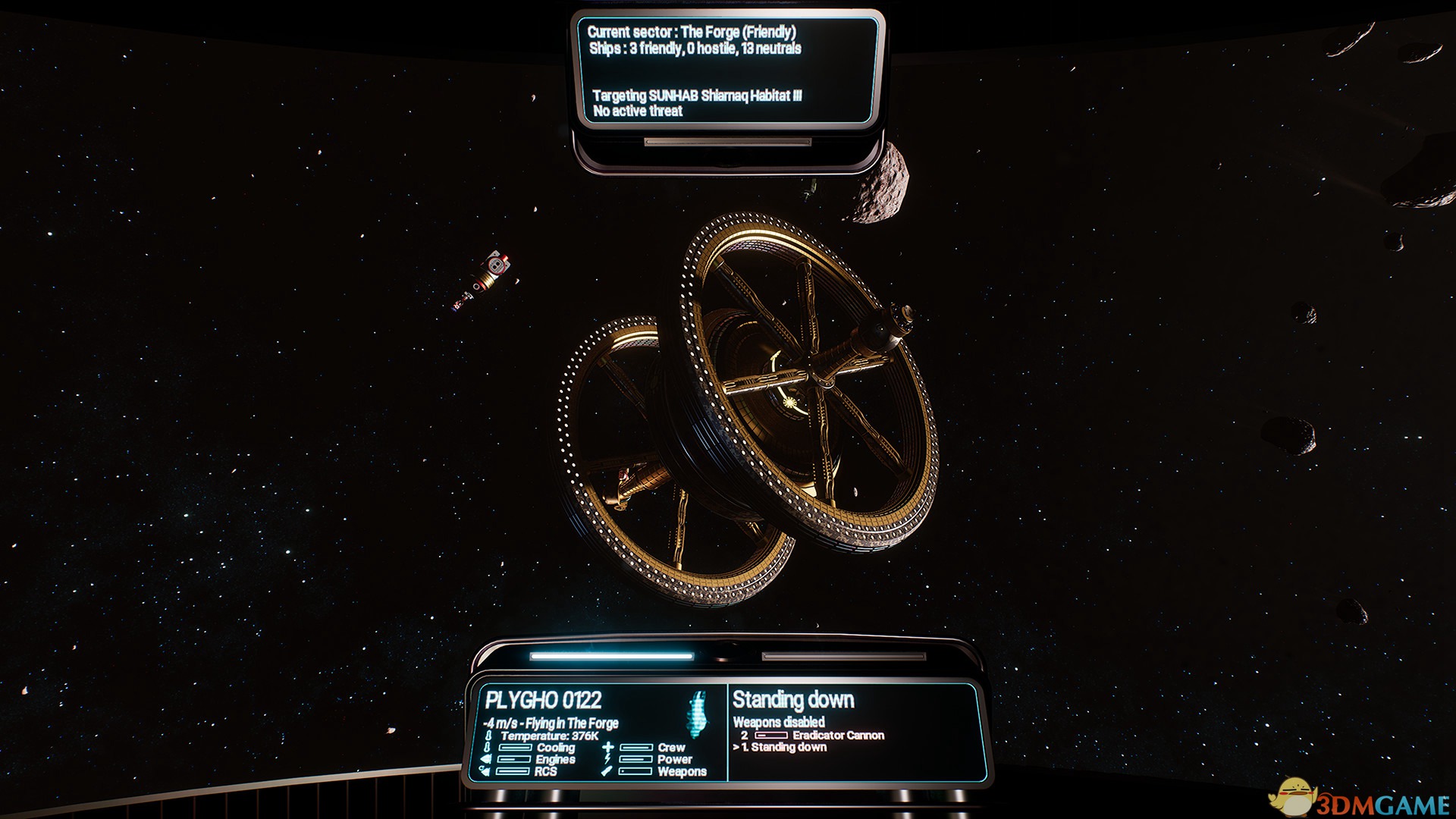The height and width of the screenshot is (819, 1456).
Task: Select the Eradicator Cannon weapon group
Action: (x=837, y=735)
